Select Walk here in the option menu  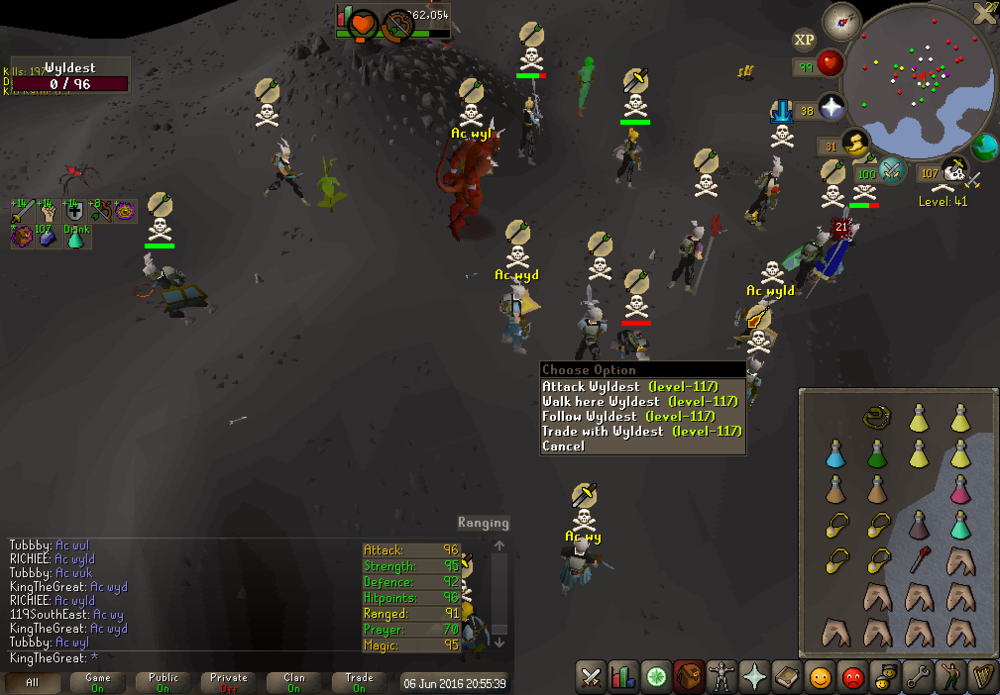coord(590,401)
